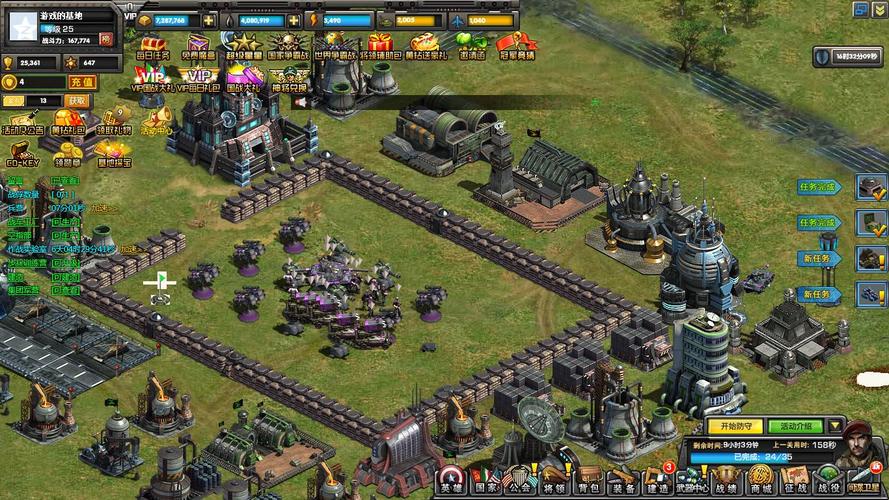Image resolution: width=889 pixels, height=500 pixels.
Task: Click the 获取 button
Action: click(77, 101)
